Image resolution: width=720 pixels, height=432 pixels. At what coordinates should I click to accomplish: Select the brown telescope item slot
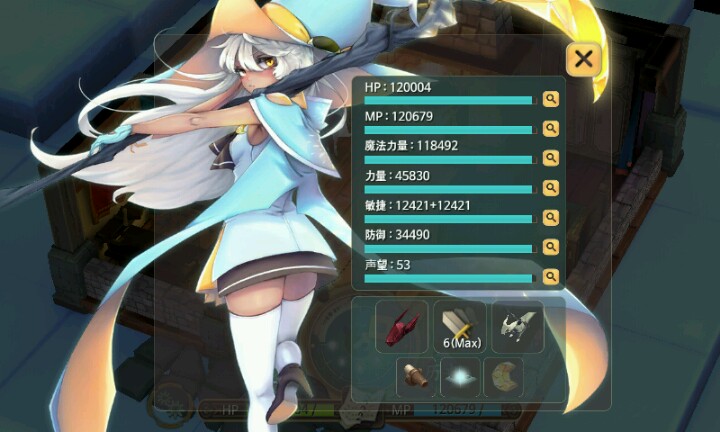pos(416,377)
